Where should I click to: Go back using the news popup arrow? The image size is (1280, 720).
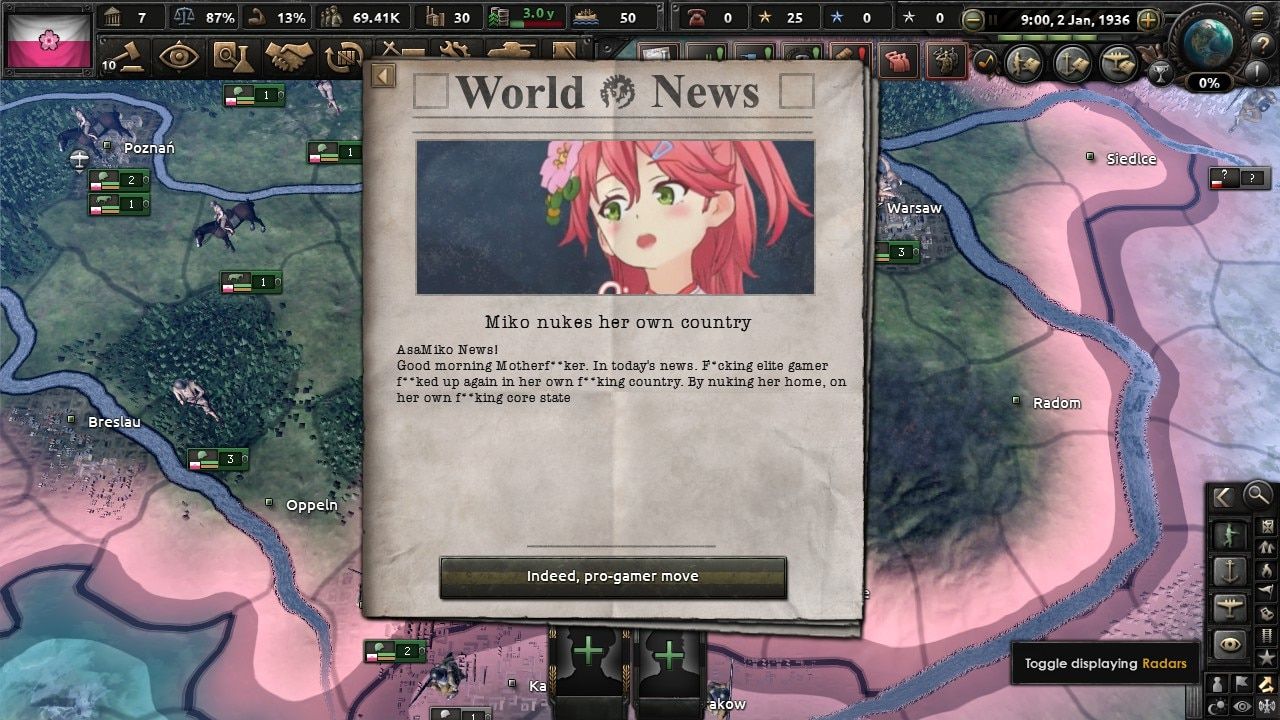coord(383,75)
